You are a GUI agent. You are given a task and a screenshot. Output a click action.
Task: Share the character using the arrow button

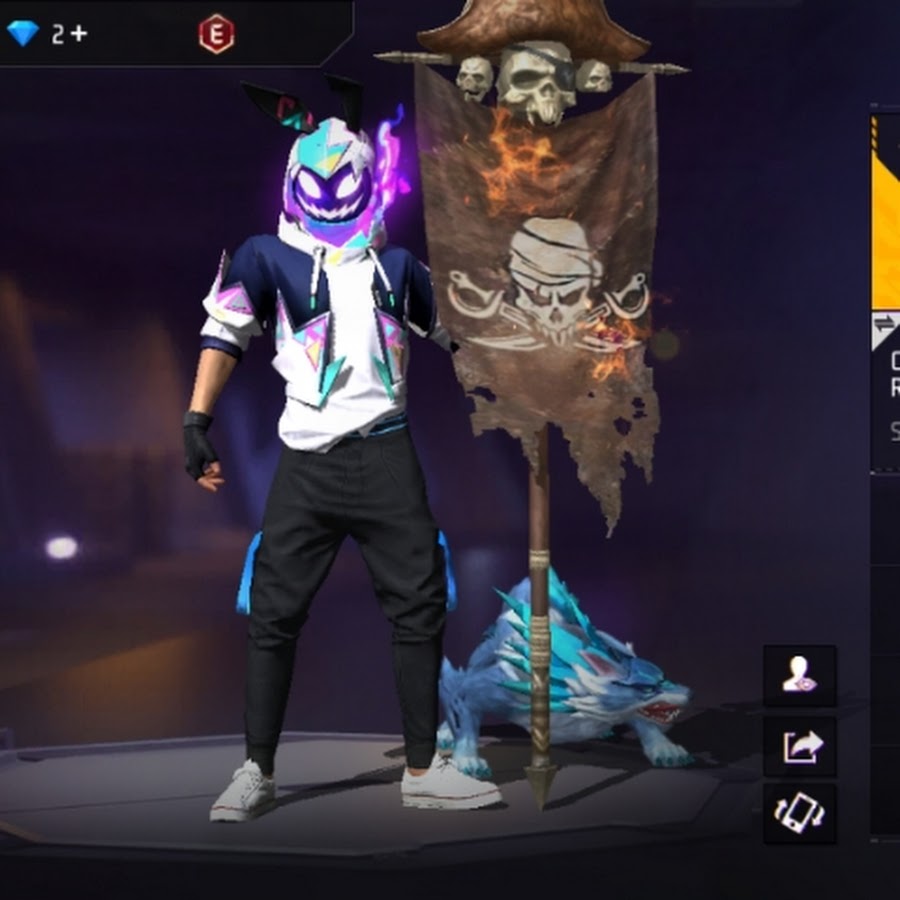799,745
